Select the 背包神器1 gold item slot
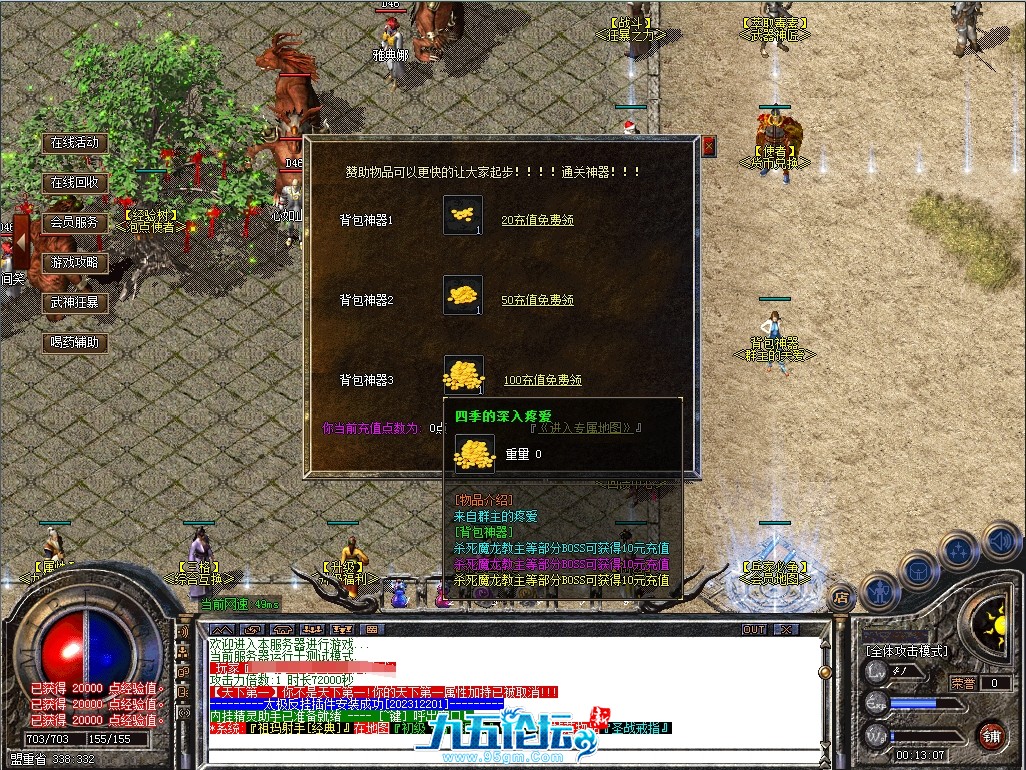 463,215
